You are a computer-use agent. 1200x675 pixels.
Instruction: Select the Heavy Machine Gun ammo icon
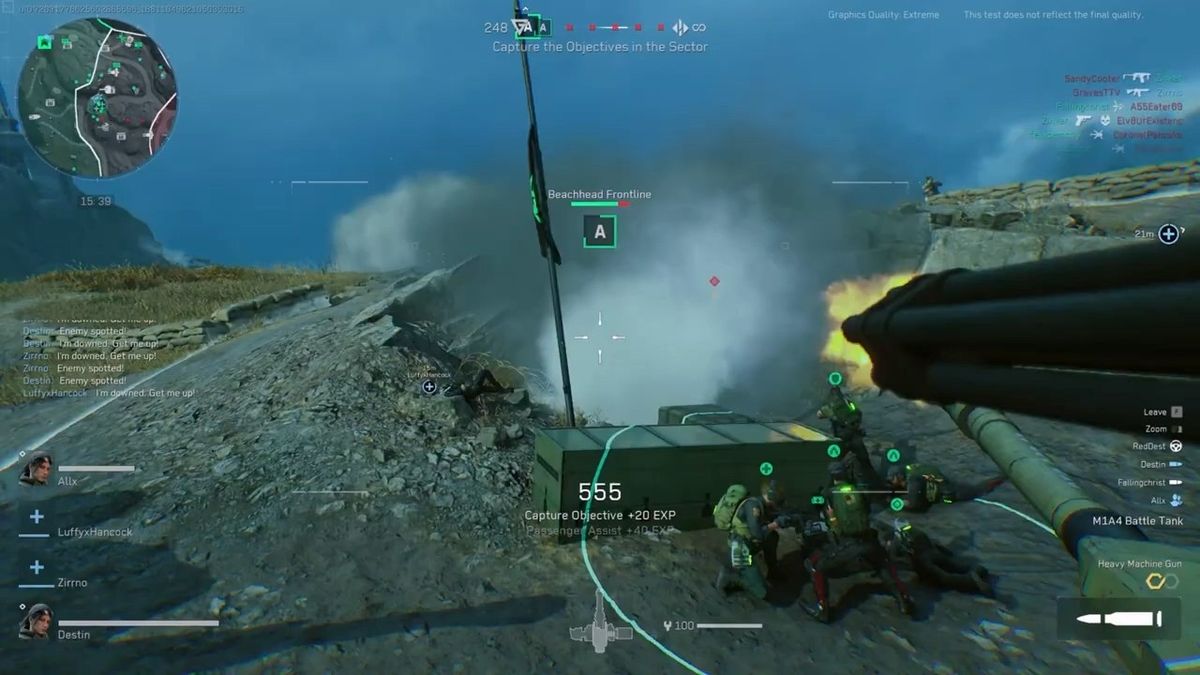click(1117, 620)
